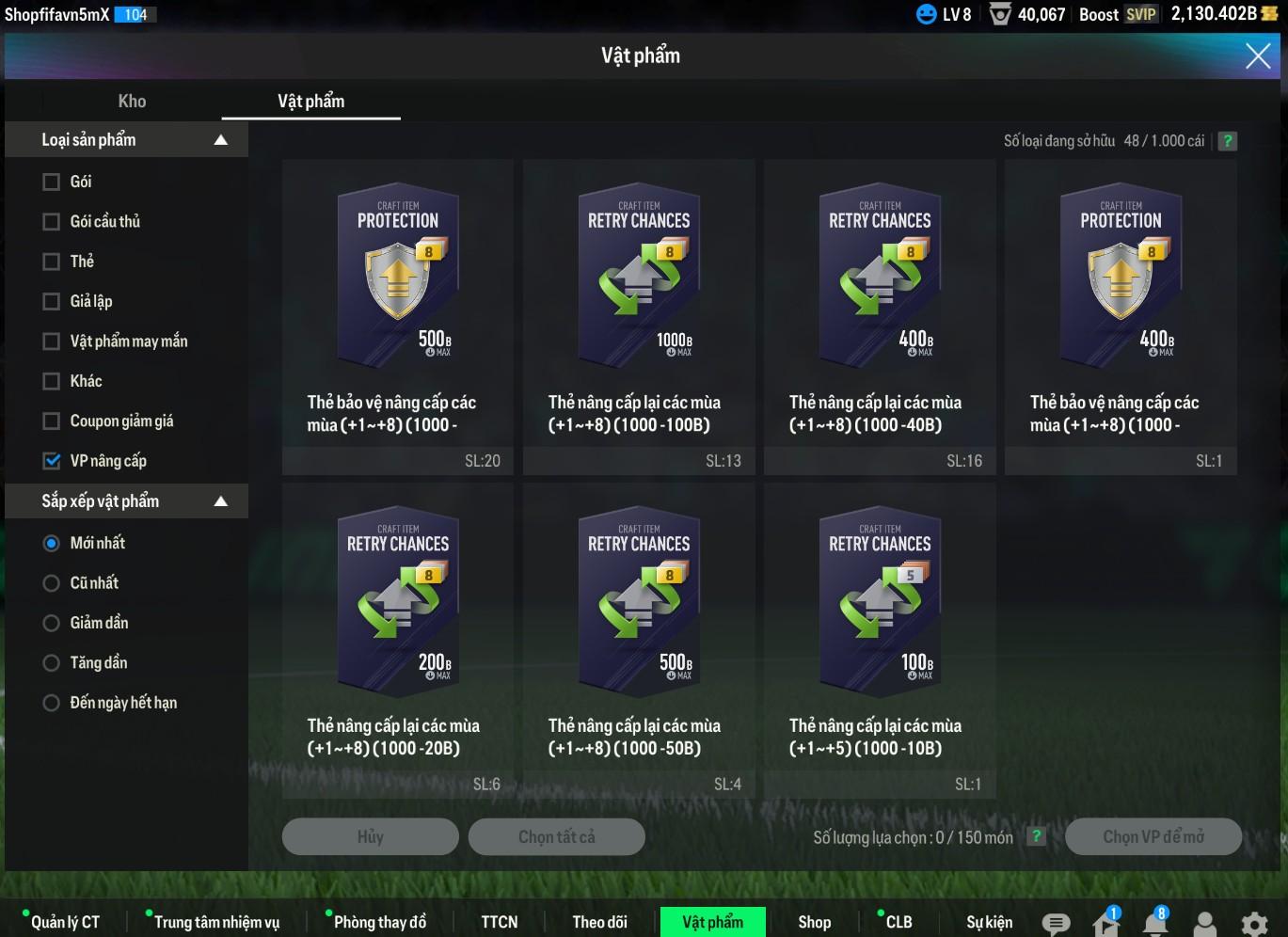Choose the Giảm dần sort option
This screenshot has width=1288, height=937.
[52, 623]
